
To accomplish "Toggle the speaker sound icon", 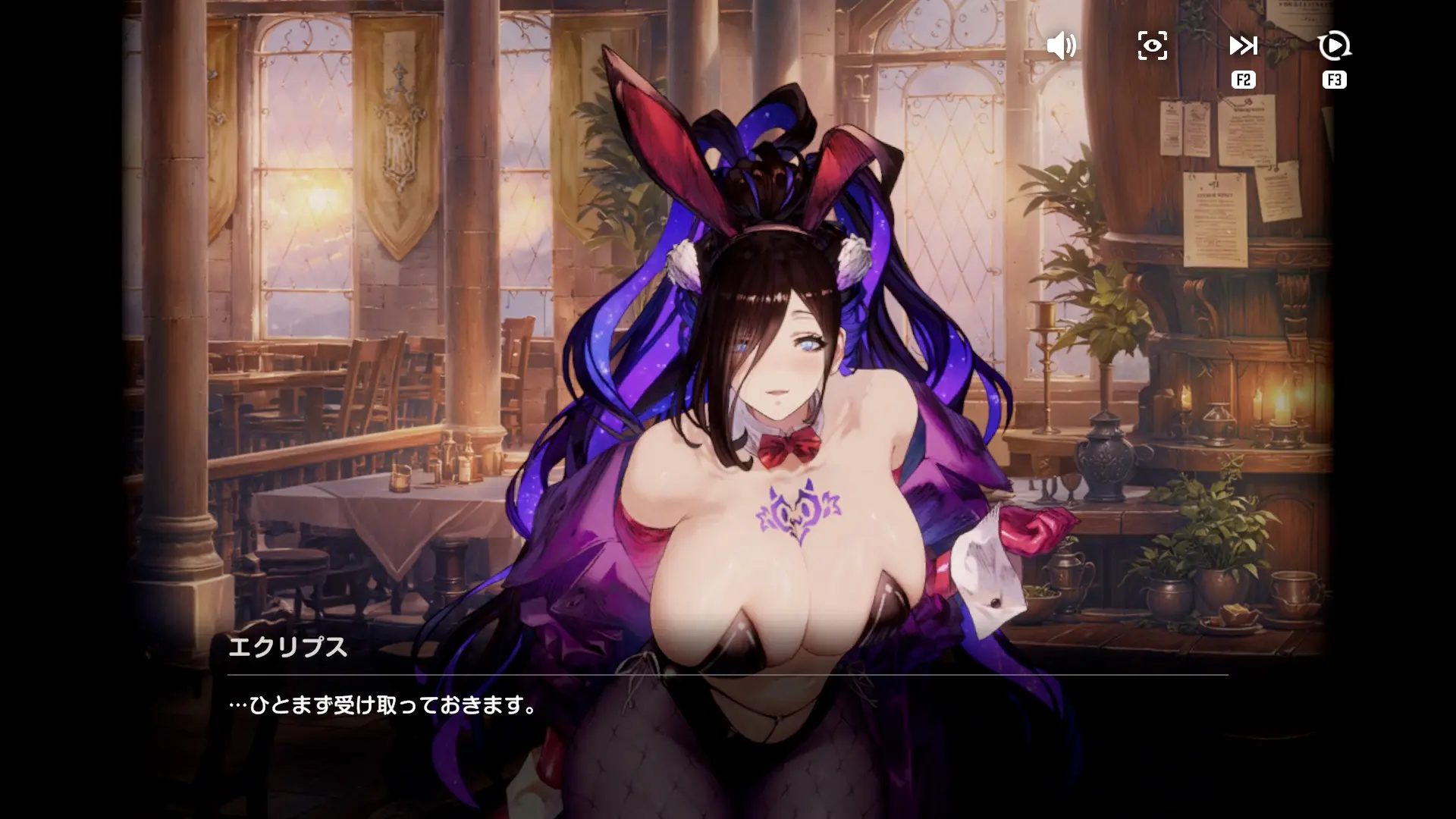I will tap(1061, 46).
